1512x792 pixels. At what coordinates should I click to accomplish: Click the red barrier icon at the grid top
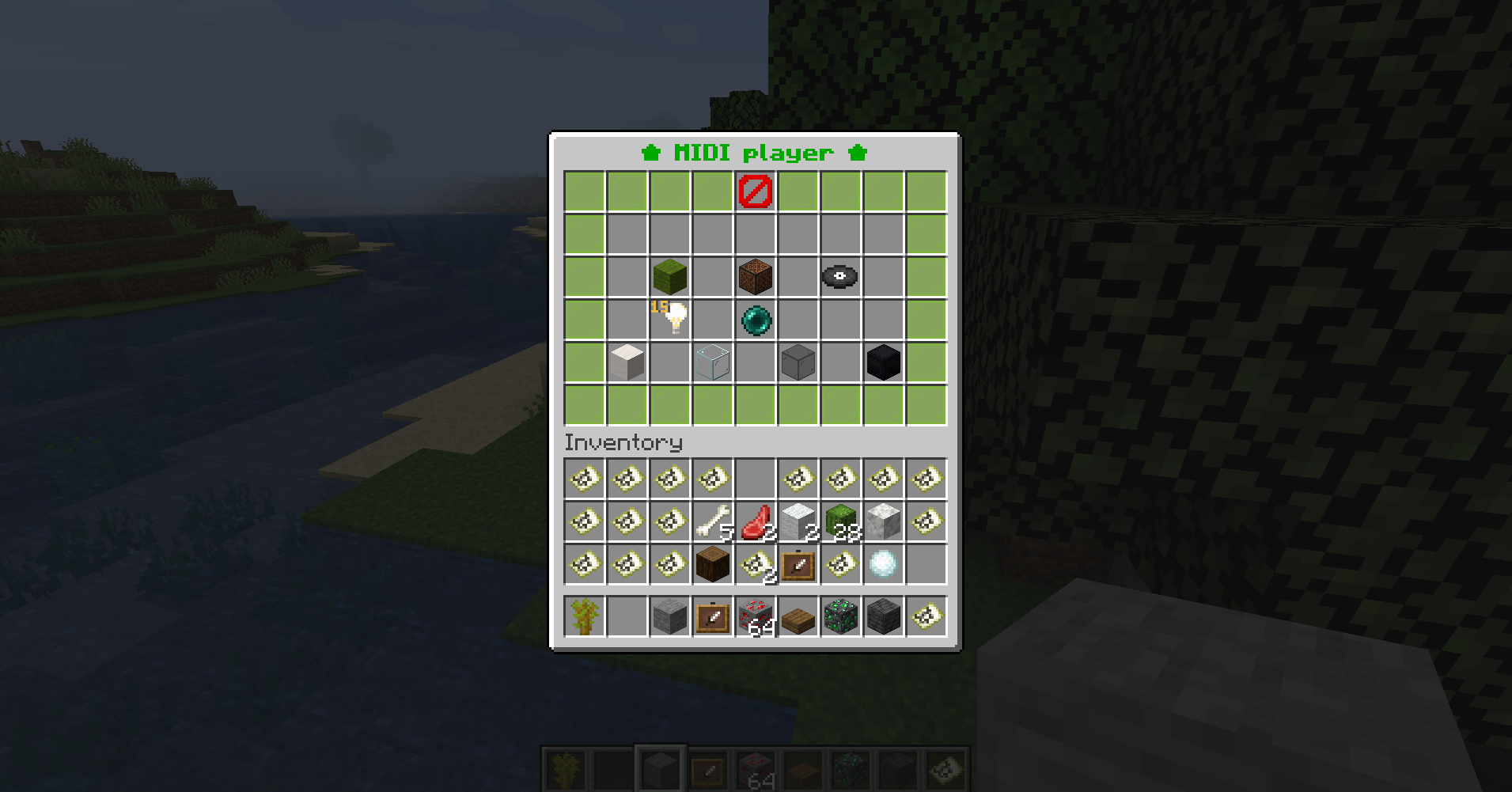(756, 190)
